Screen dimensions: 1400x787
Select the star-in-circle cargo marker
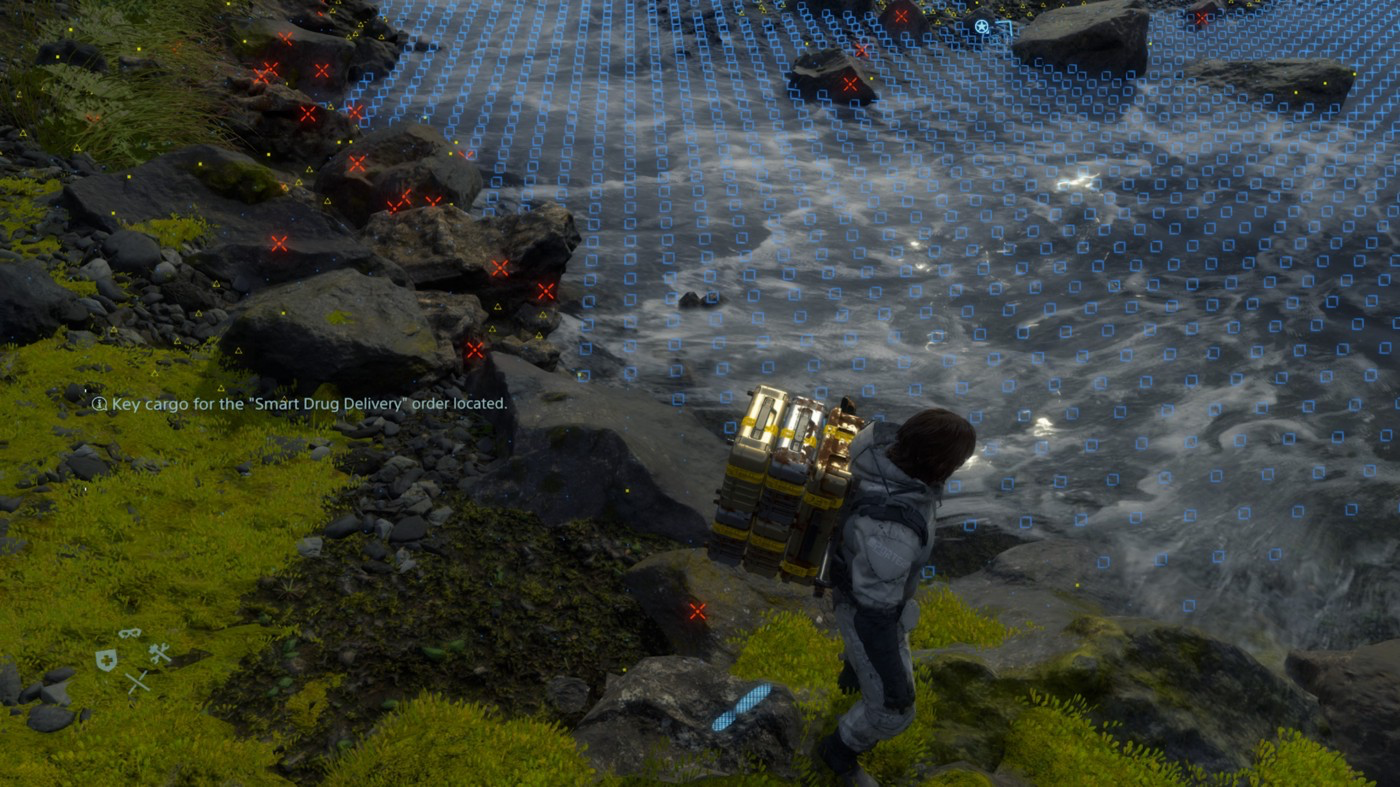coord(982,27)
